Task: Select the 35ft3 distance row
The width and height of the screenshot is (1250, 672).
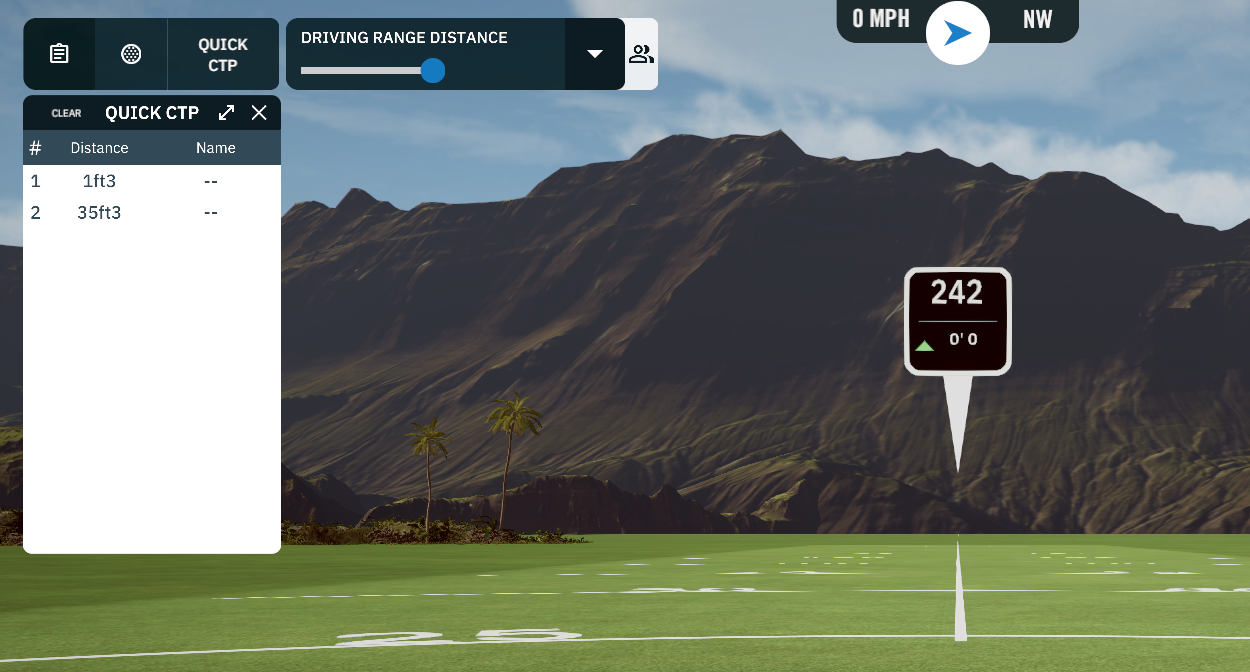Action: pos(99,212)
